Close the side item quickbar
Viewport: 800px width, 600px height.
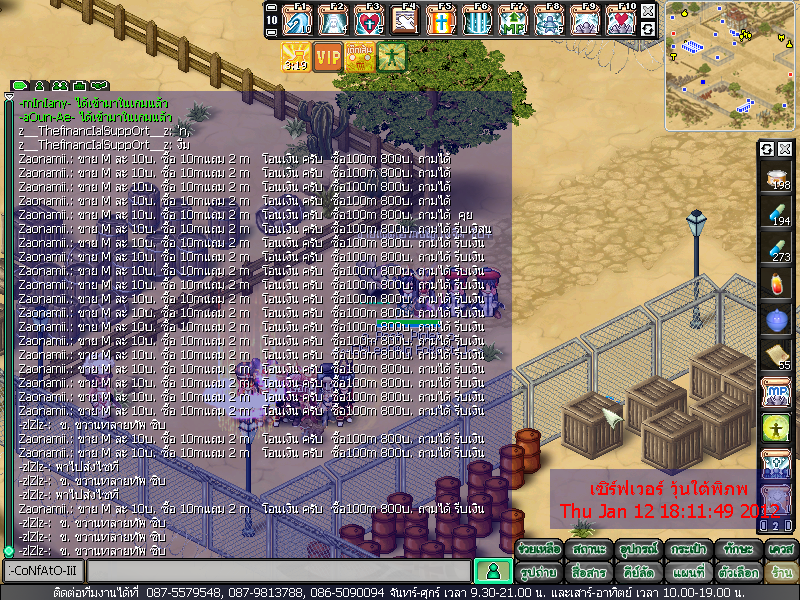785,149
